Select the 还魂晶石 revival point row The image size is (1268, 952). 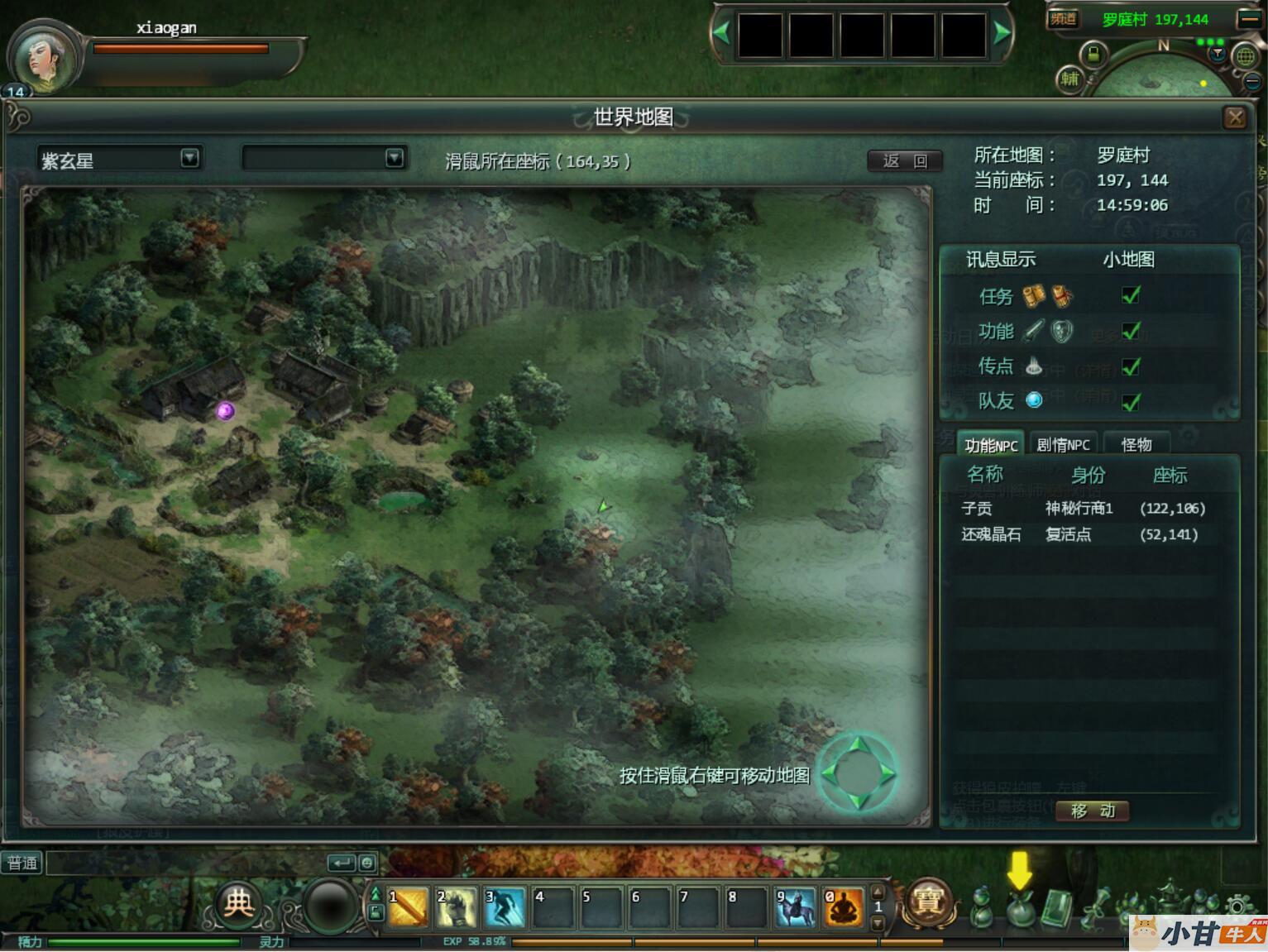tap(1082, 534)
